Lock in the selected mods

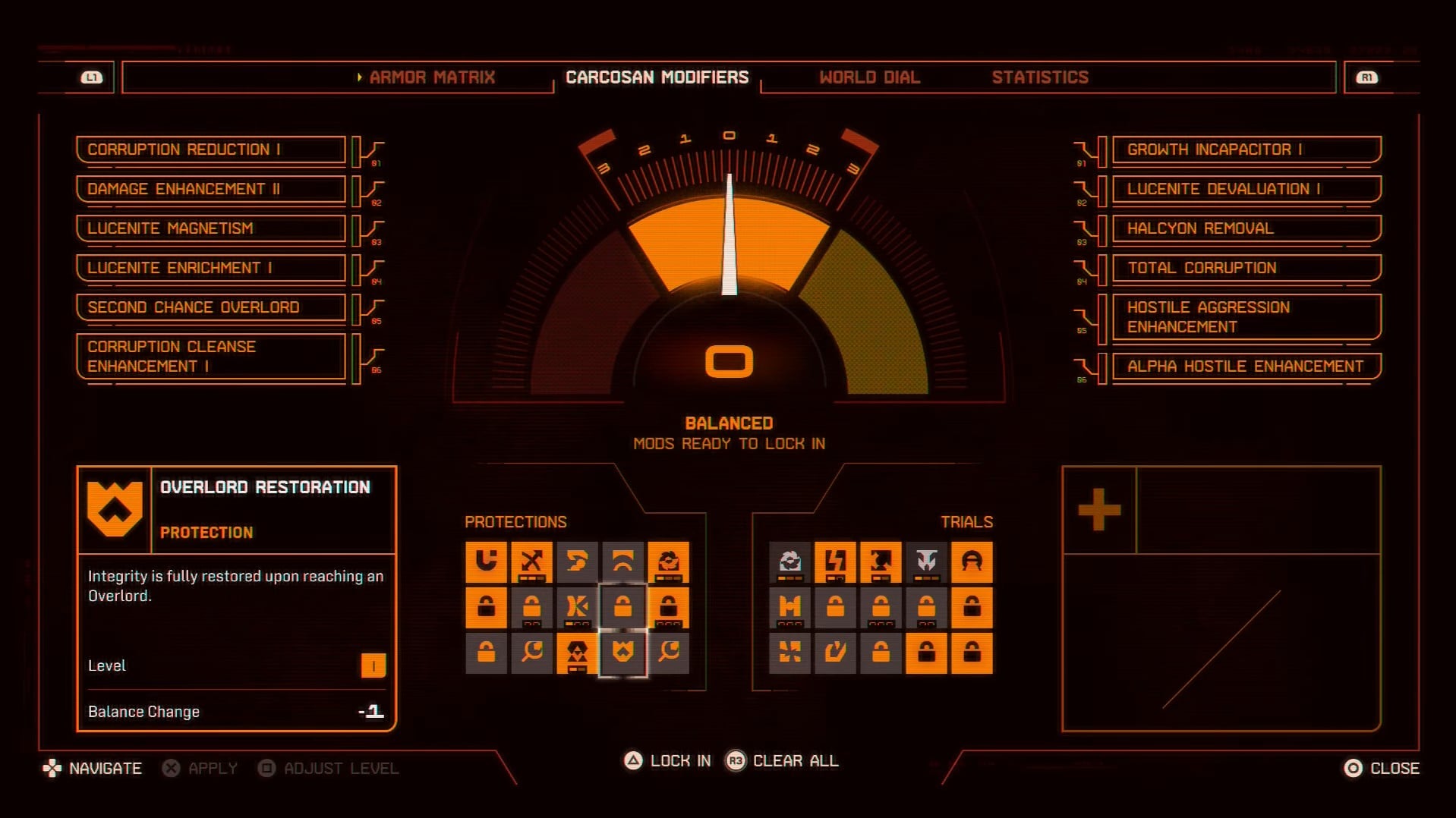coord(668,760)
